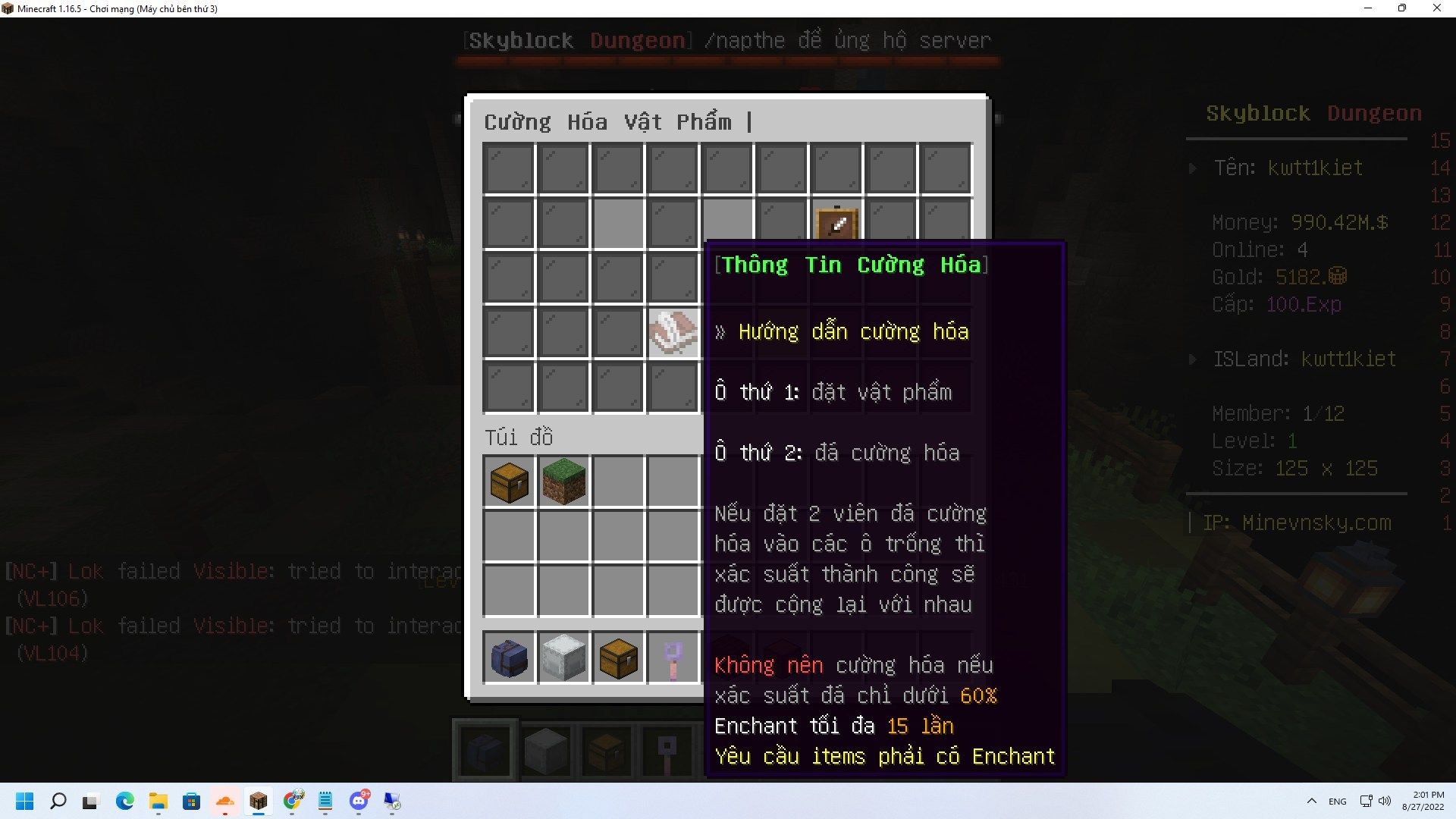1456x819 pixels.
Task: Close the Minecraft window
Action: click(1436, 8)
